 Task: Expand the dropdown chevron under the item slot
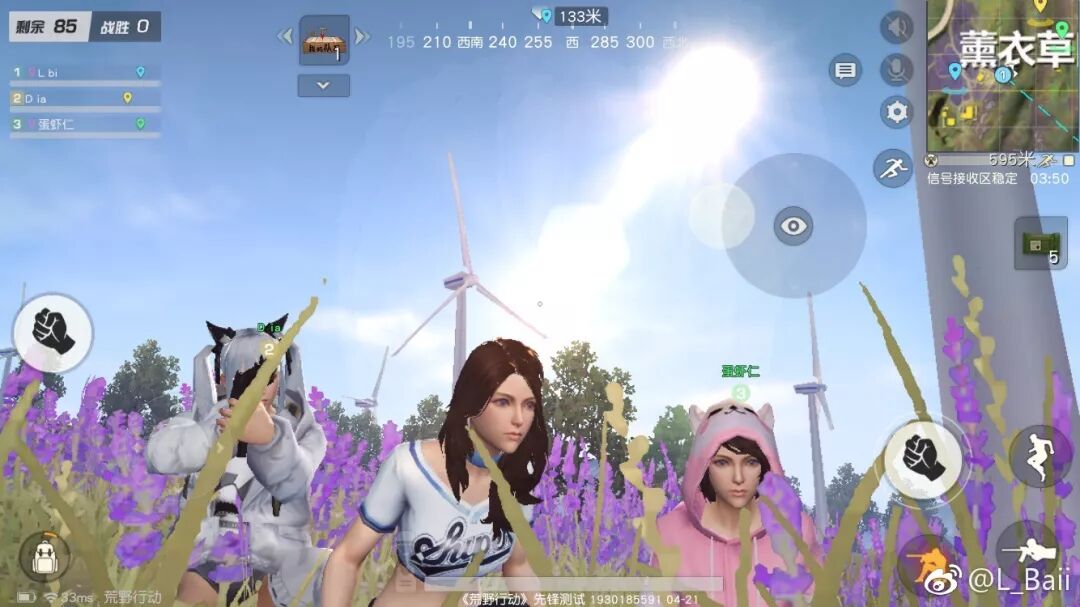[x=323, y=86]
